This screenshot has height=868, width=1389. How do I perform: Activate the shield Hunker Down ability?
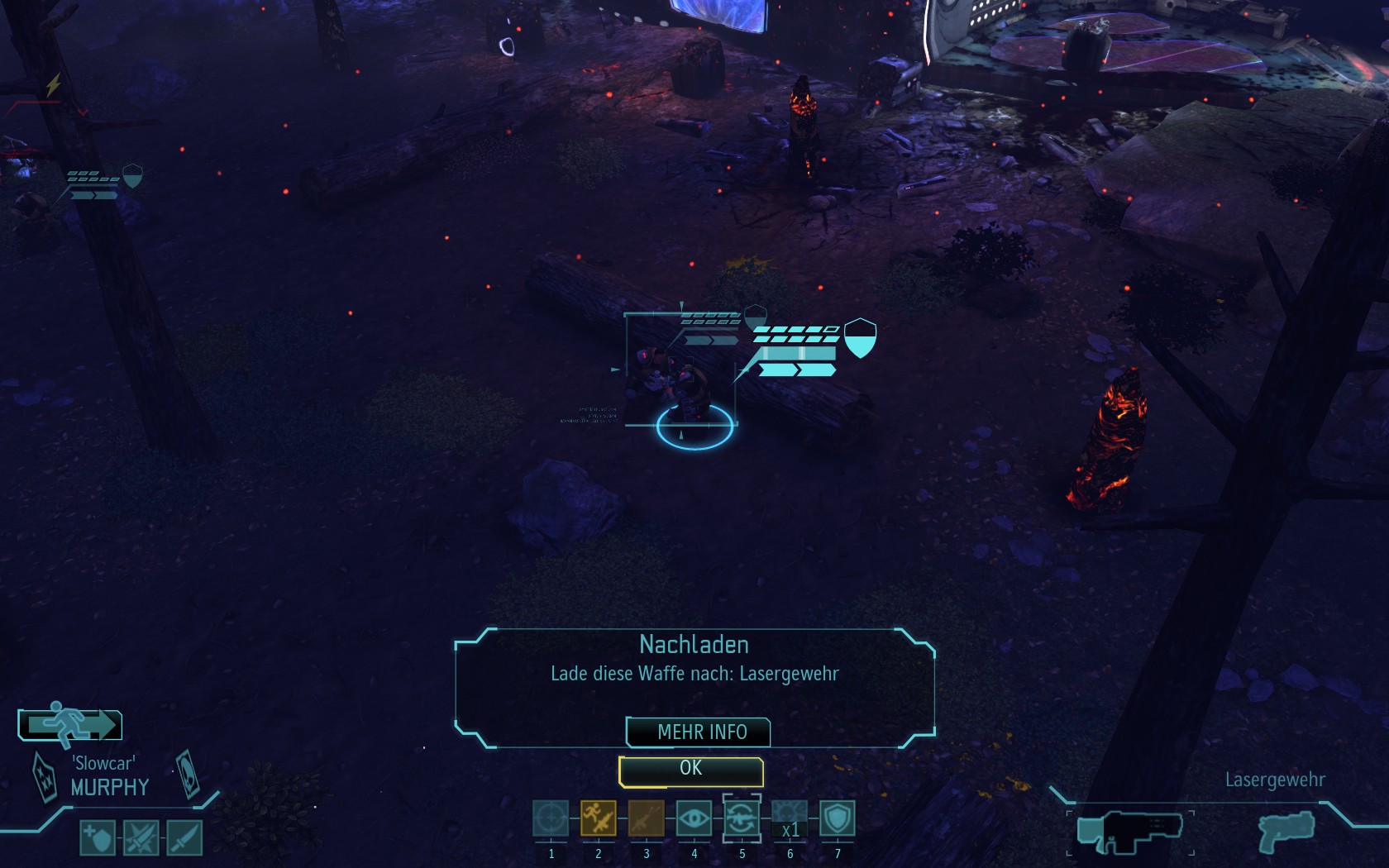click(x=838, y=819)
